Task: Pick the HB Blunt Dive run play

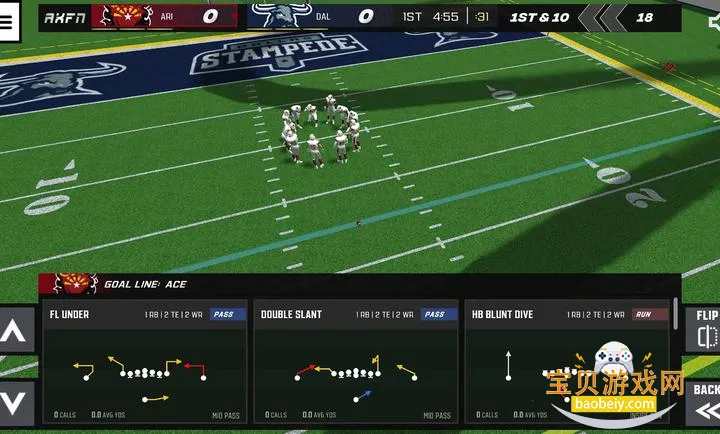Action: [x=566, y=363]
